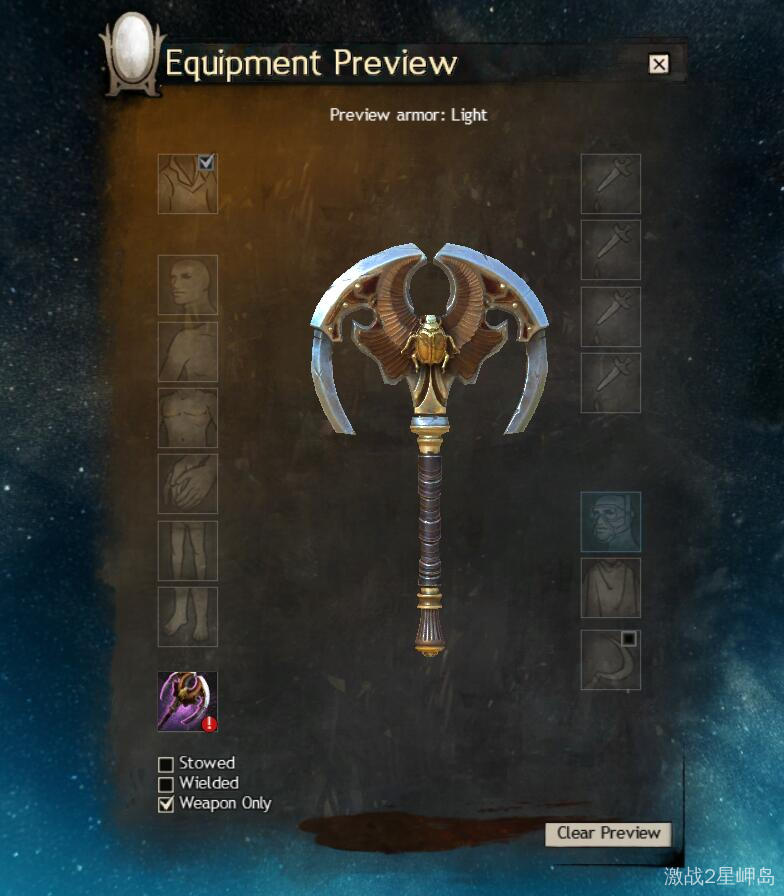The height and width of the screenshot is (896, 784).
Task: Select the head armor slot
Action: tap(187, 285)
